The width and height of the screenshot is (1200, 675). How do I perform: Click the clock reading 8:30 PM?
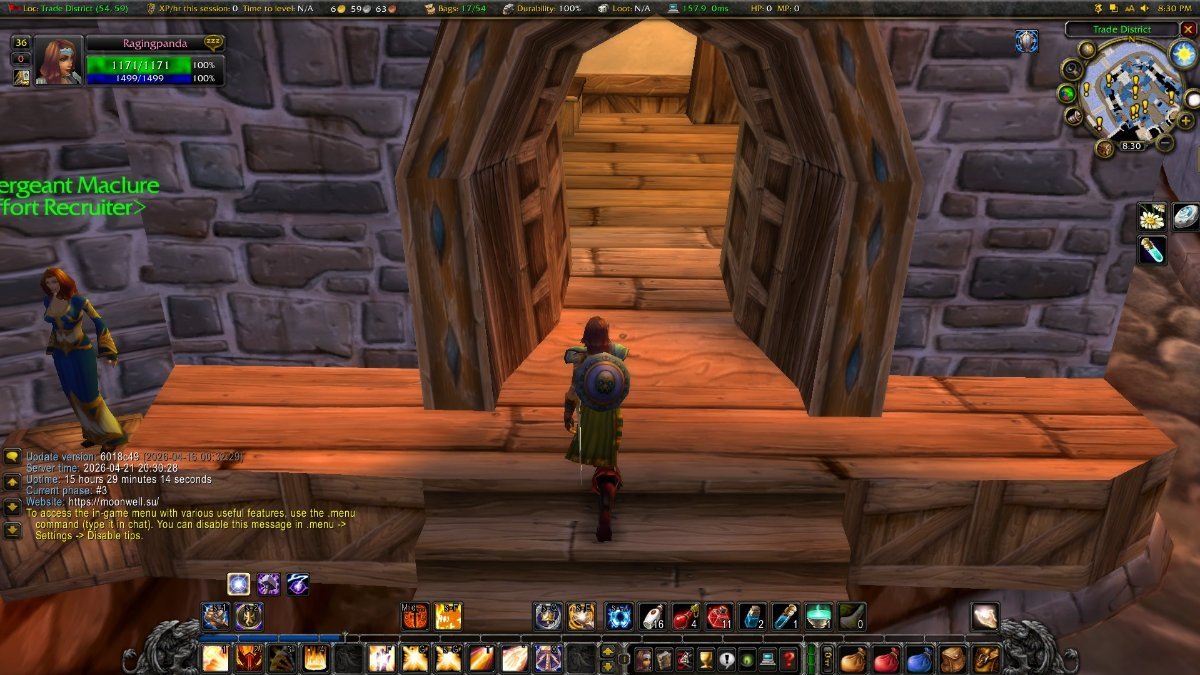pyautogui.click(x=1172, y=7)
